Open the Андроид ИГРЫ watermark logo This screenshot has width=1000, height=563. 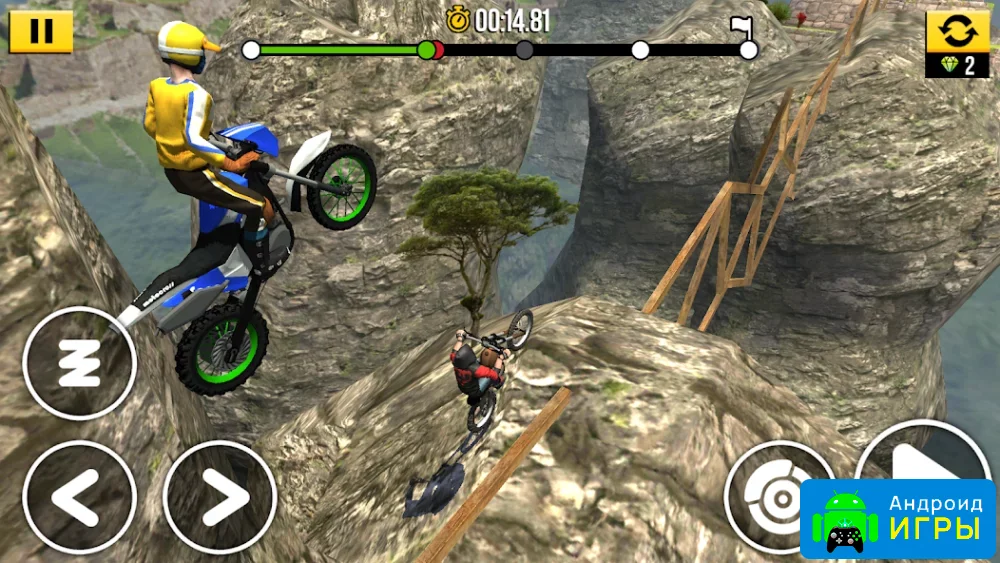pyautogui.click(x=898, y=518)
